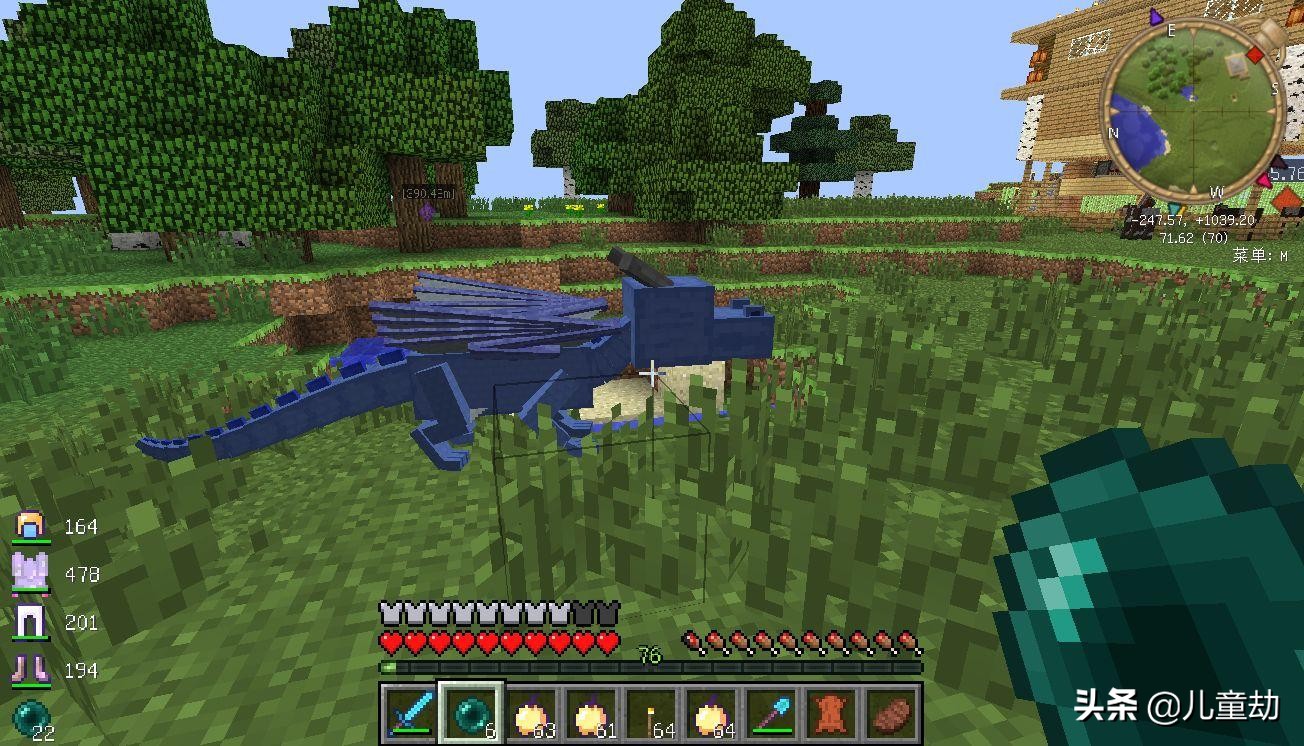Select the cooked meat hotbar slot

pos(891,714)
